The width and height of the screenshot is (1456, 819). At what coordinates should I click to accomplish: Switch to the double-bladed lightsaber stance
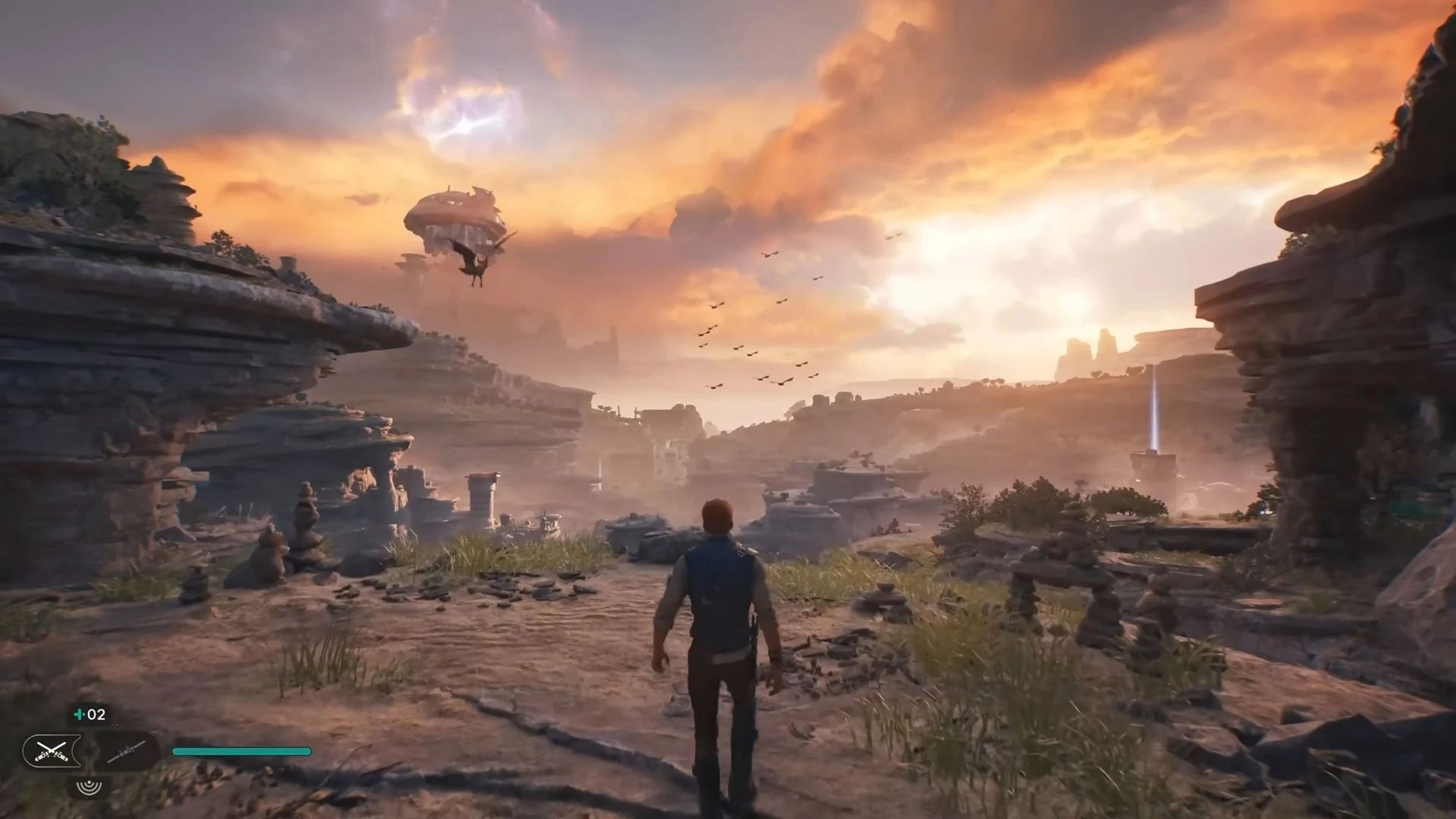[x=126, y=752]
